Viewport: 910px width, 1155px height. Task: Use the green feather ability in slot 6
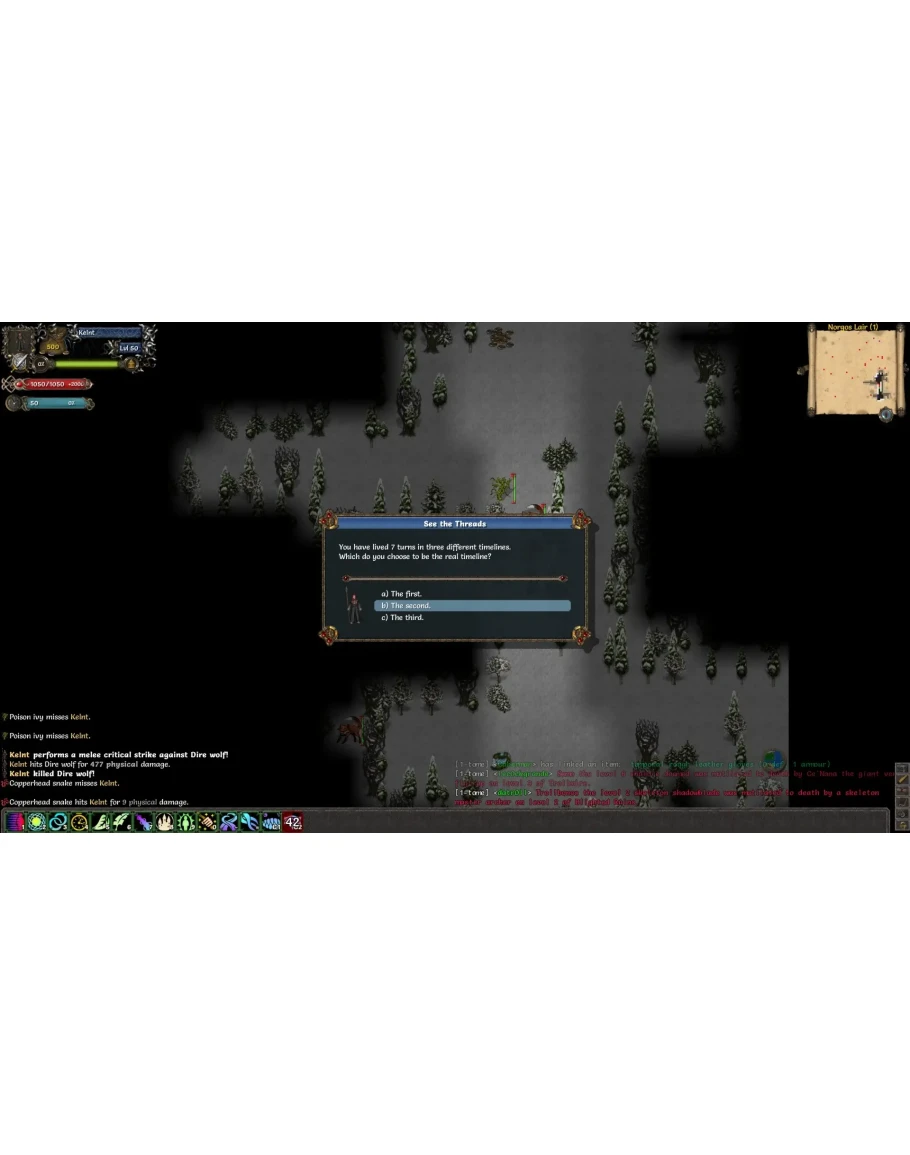[122, 822]
